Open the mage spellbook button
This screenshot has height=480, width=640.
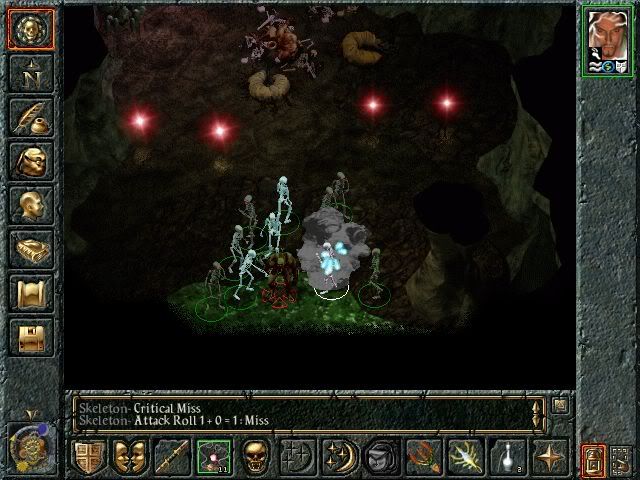pyautogui.click(x=31, y=248)
